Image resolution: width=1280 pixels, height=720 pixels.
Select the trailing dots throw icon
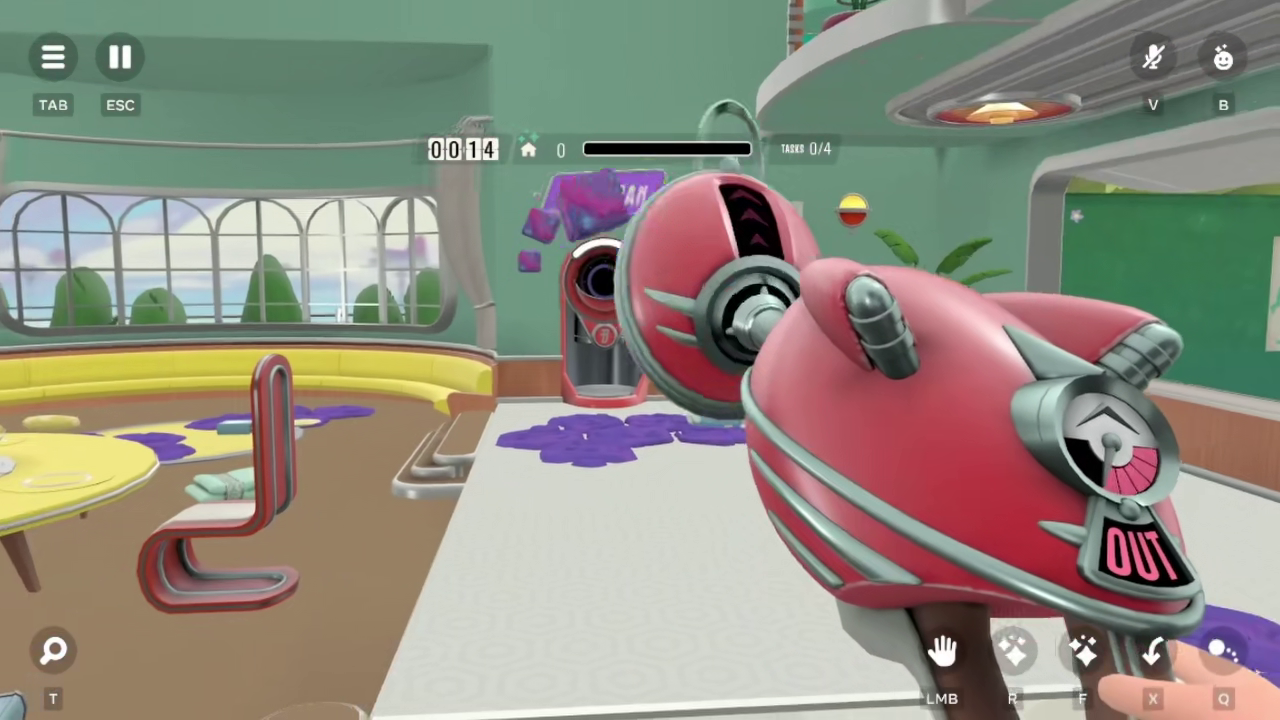(1222, 652)
